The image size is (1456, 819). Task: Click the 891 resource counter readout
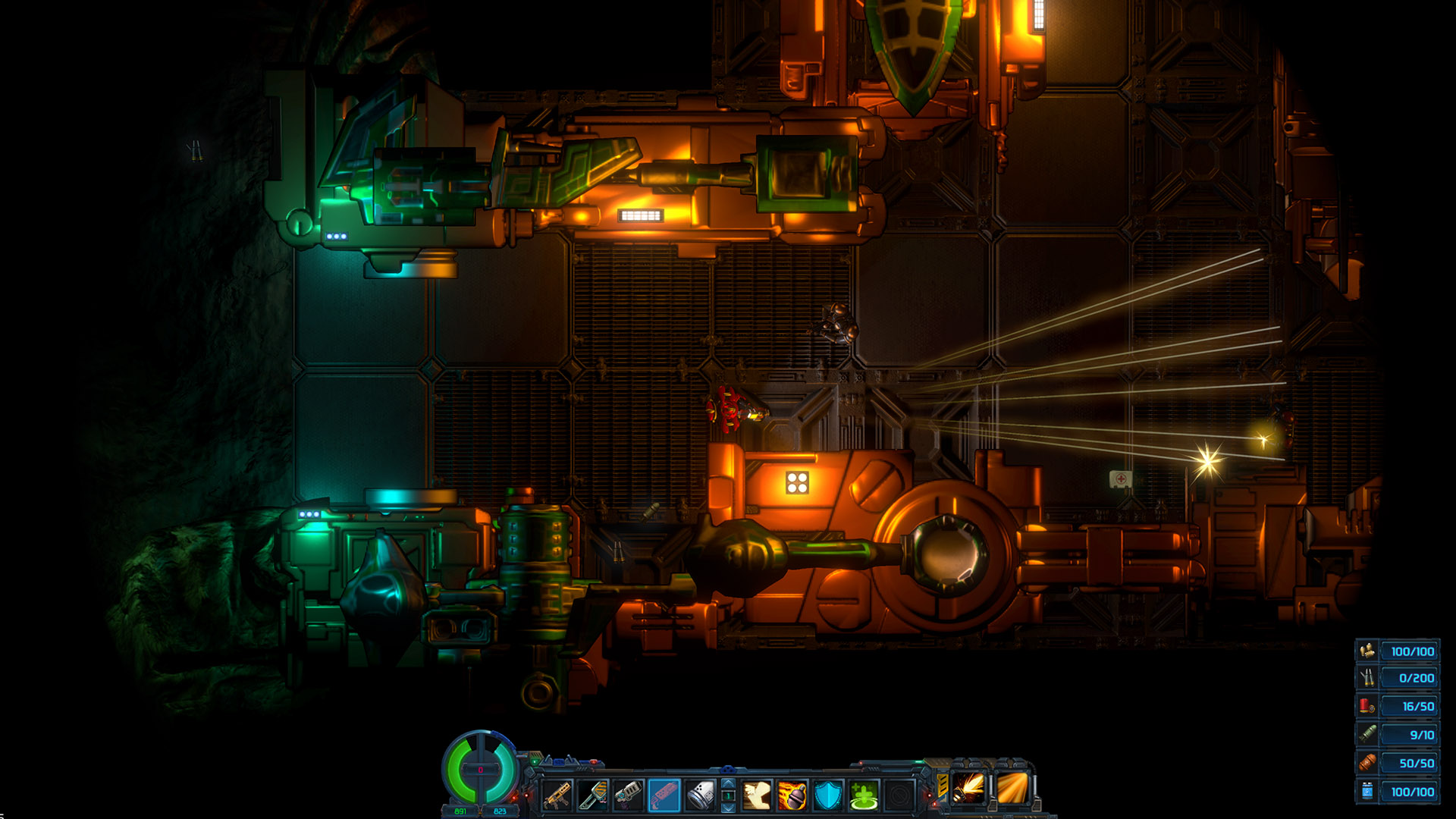click(x=460, y=810)
